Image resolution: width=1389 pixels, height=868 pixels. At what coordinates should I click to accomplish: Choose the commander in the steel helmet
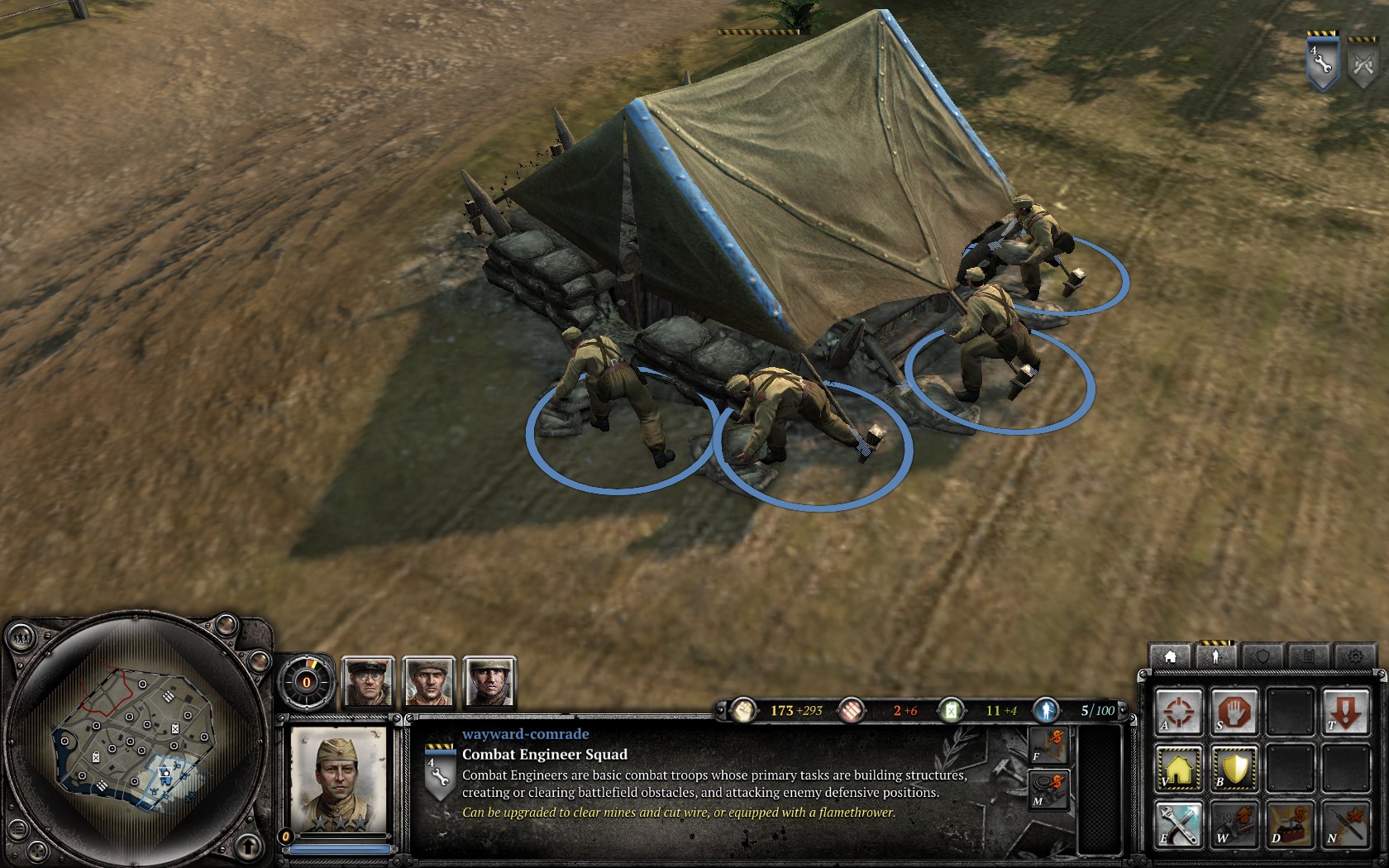coord(489,682)
